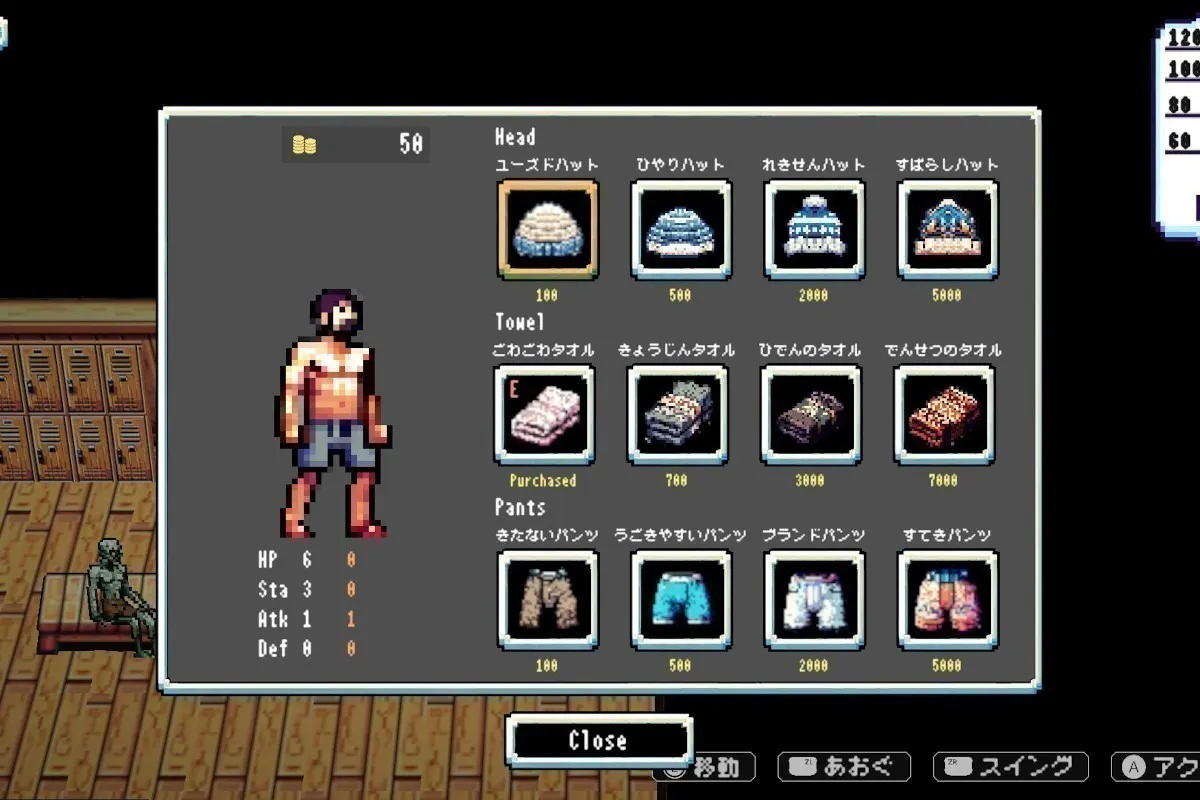
Task: Select the ユーズドハット hat costing 100
Action: point(547,229)
